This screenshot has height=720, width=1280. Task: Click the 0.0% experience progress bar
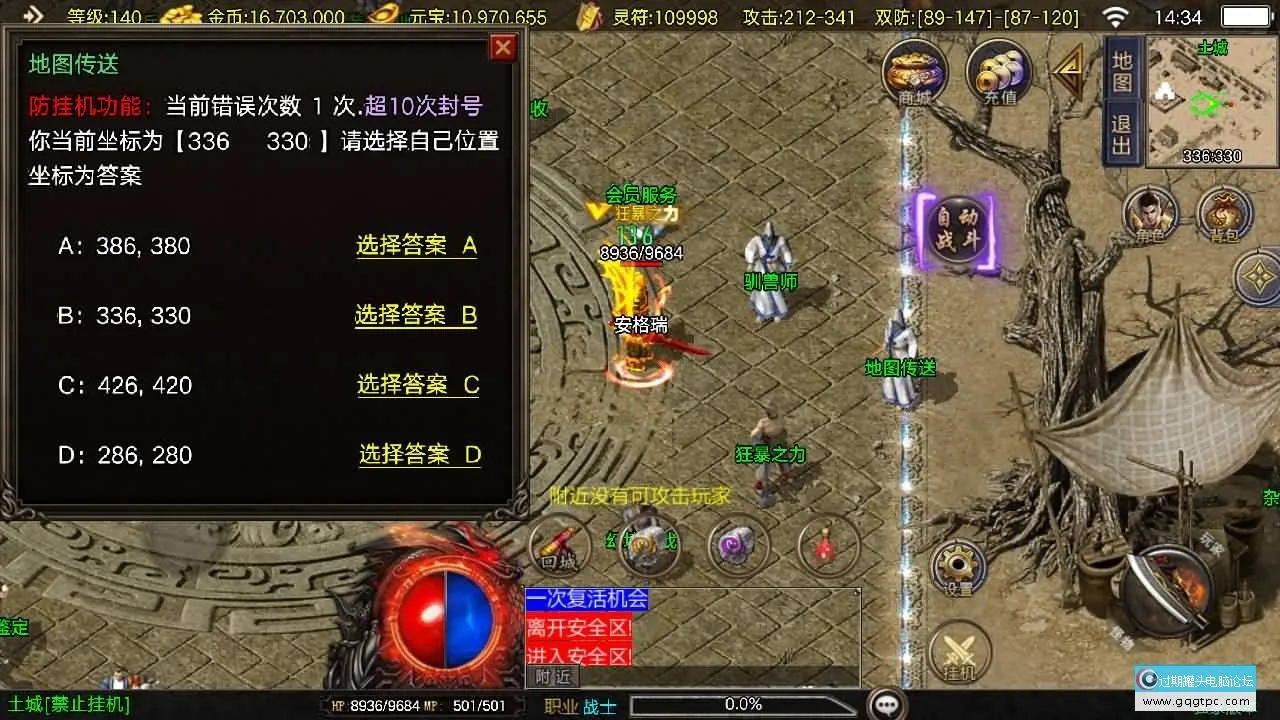746,704
